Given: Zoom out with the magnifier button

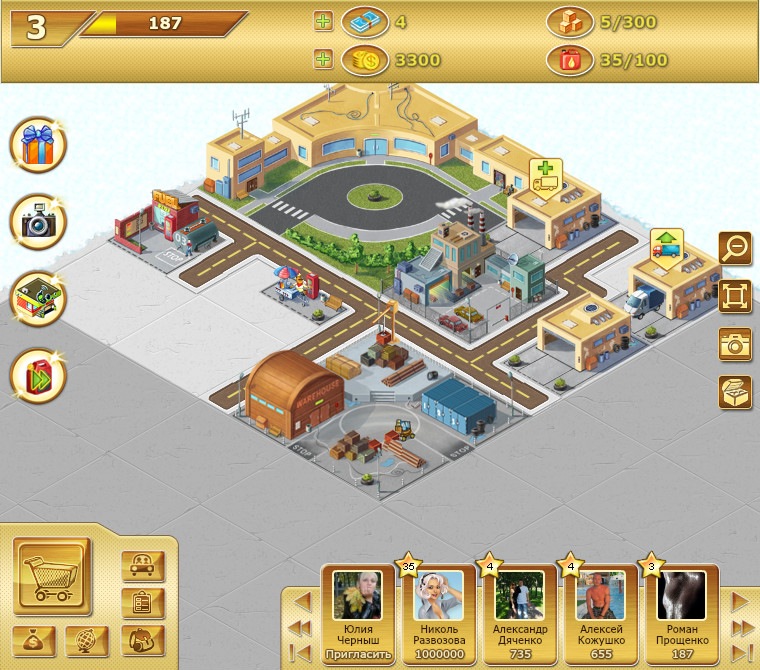Looking at the screenshot, I should [735, 247].
